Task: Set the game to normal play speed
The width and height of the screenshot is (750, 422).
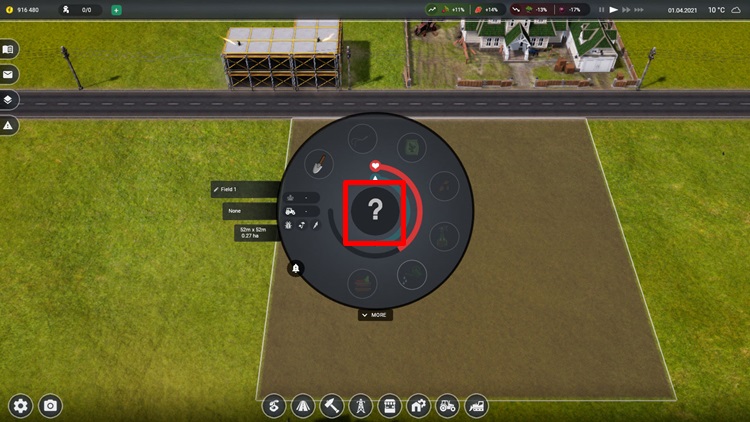Action: click(614, 10)
